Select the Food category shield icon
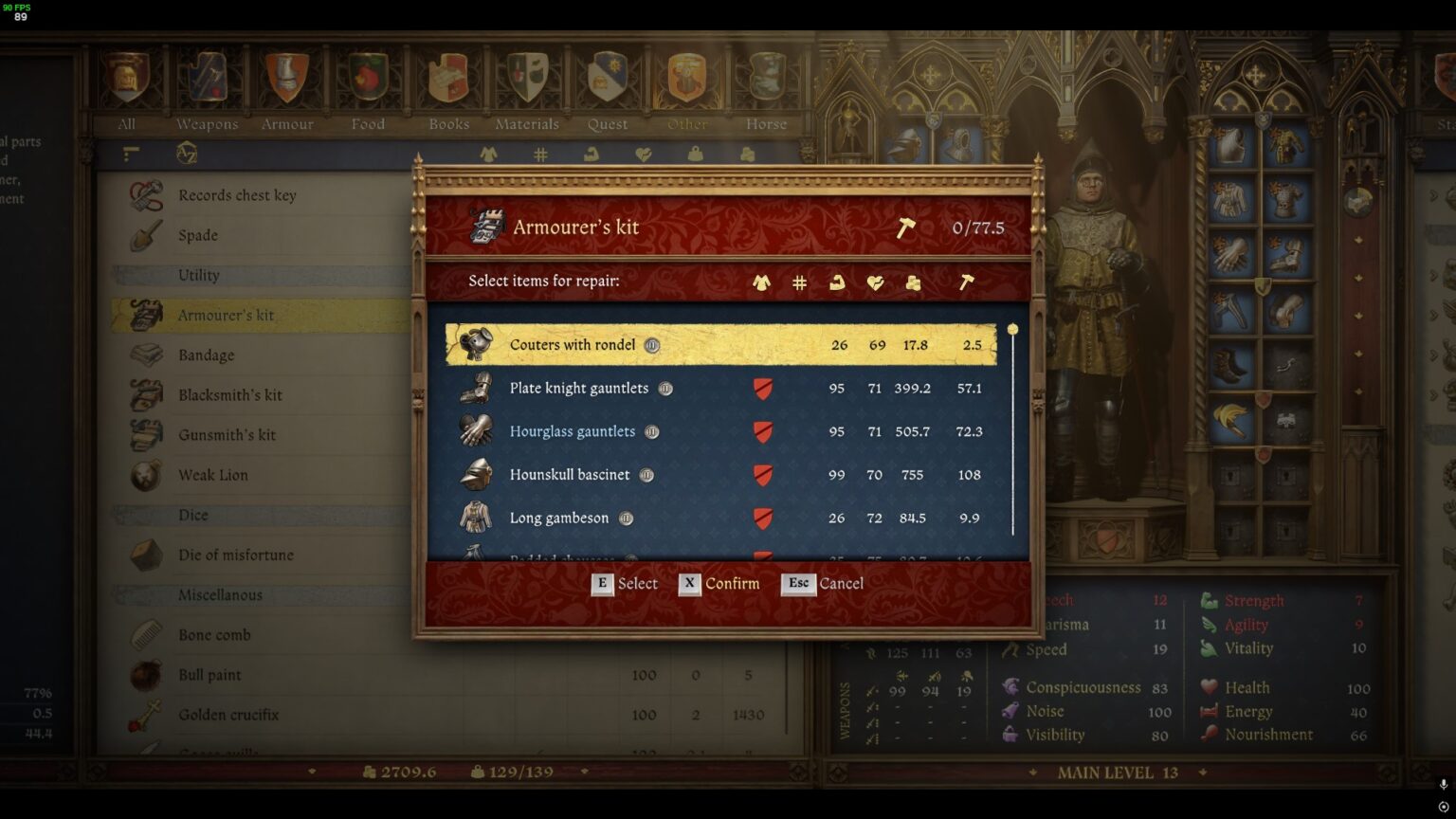Viewport: 1456px width, 819px height. pyautogui.click(x=367, y=74)
